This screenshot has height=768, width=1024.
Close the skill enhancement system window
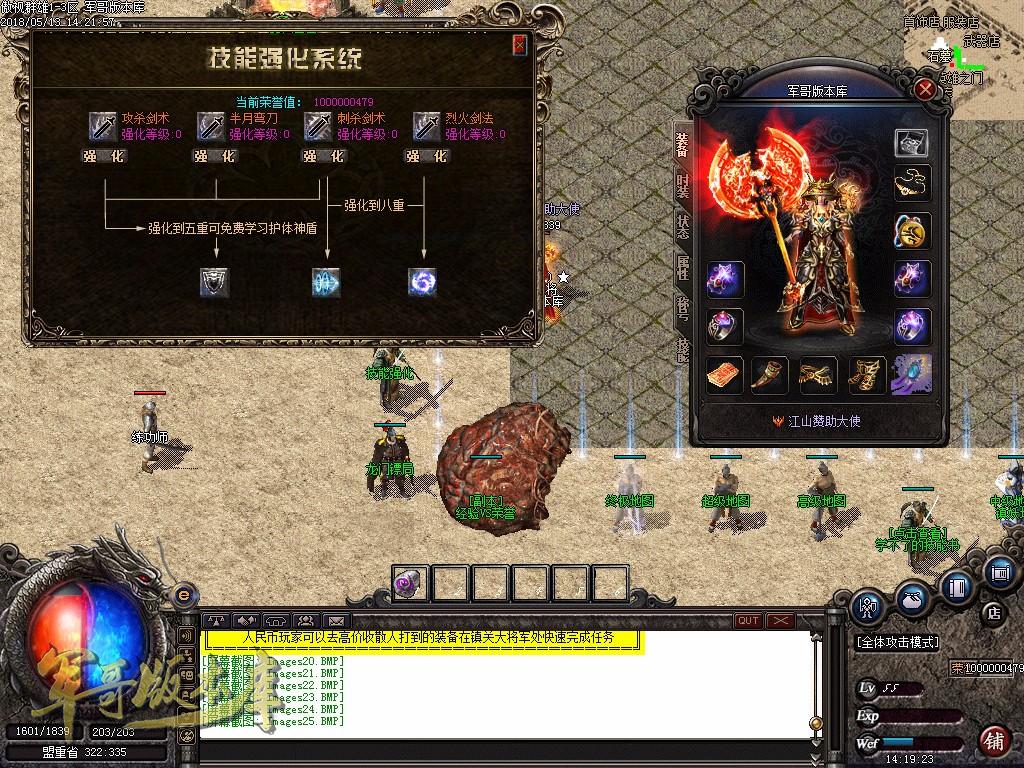coord(519,45)
